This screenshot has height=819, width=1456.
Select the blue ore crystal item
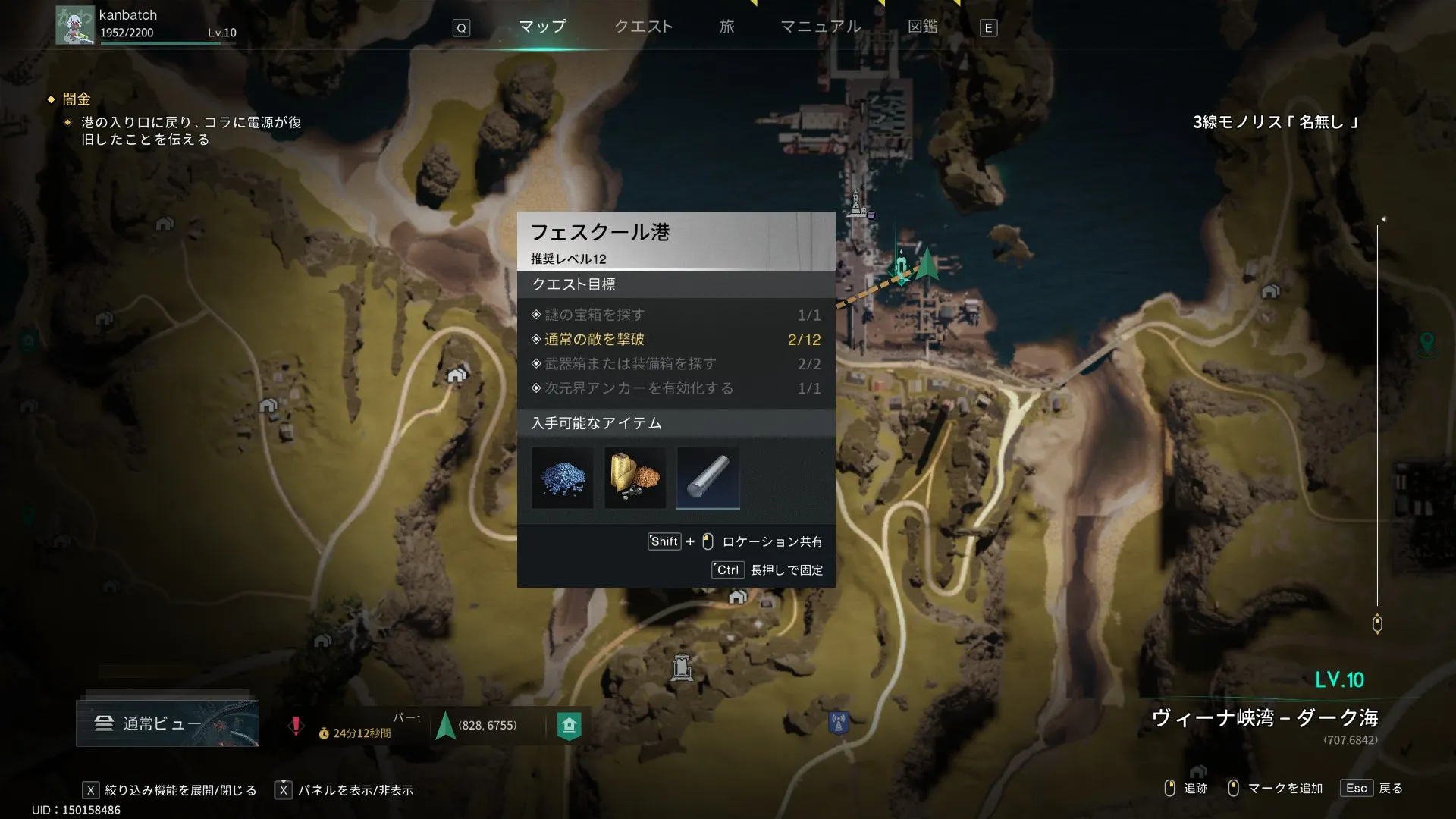point(562,478)
